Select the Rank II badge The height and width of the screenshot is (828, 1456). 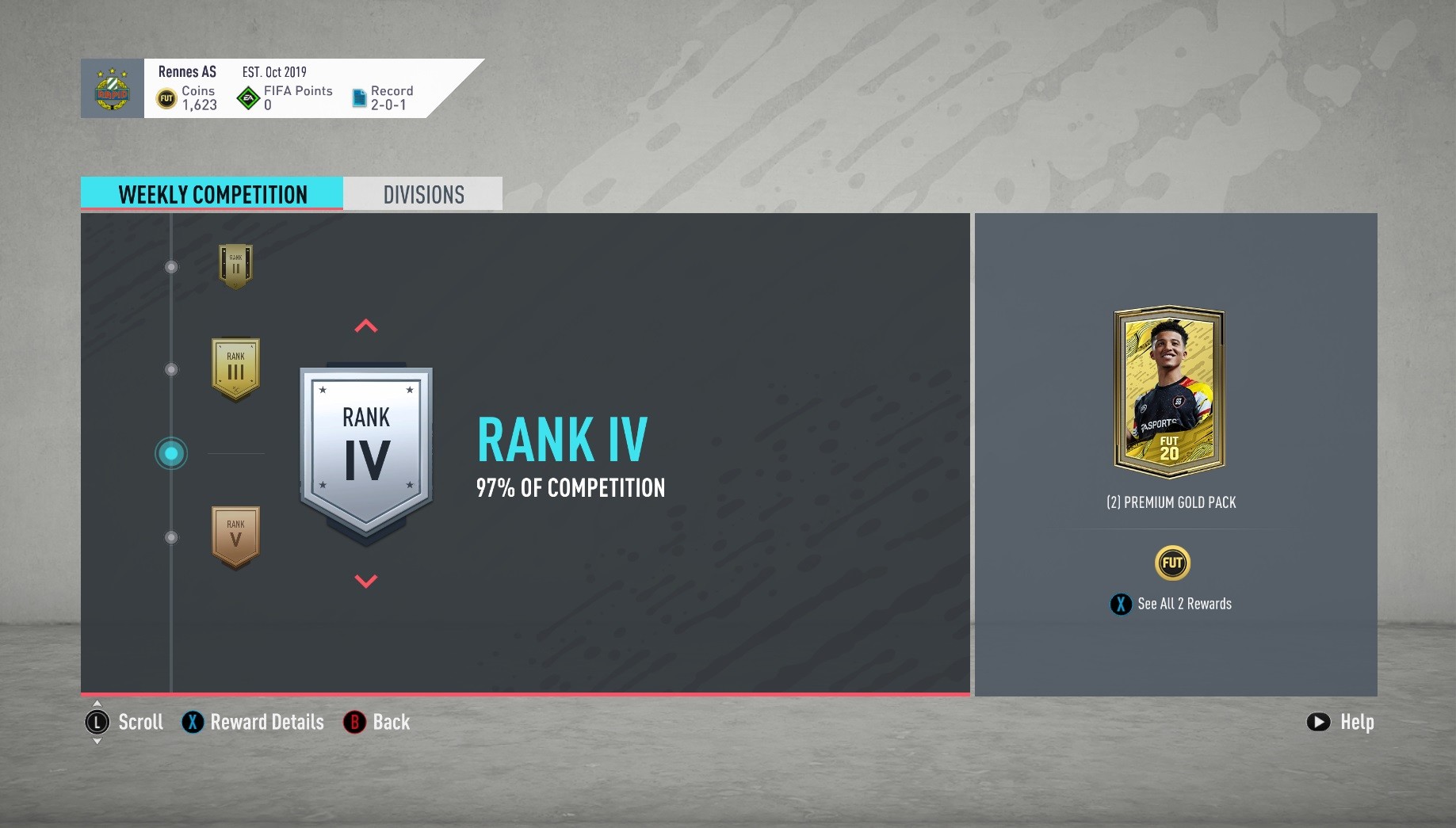[235, 266]
